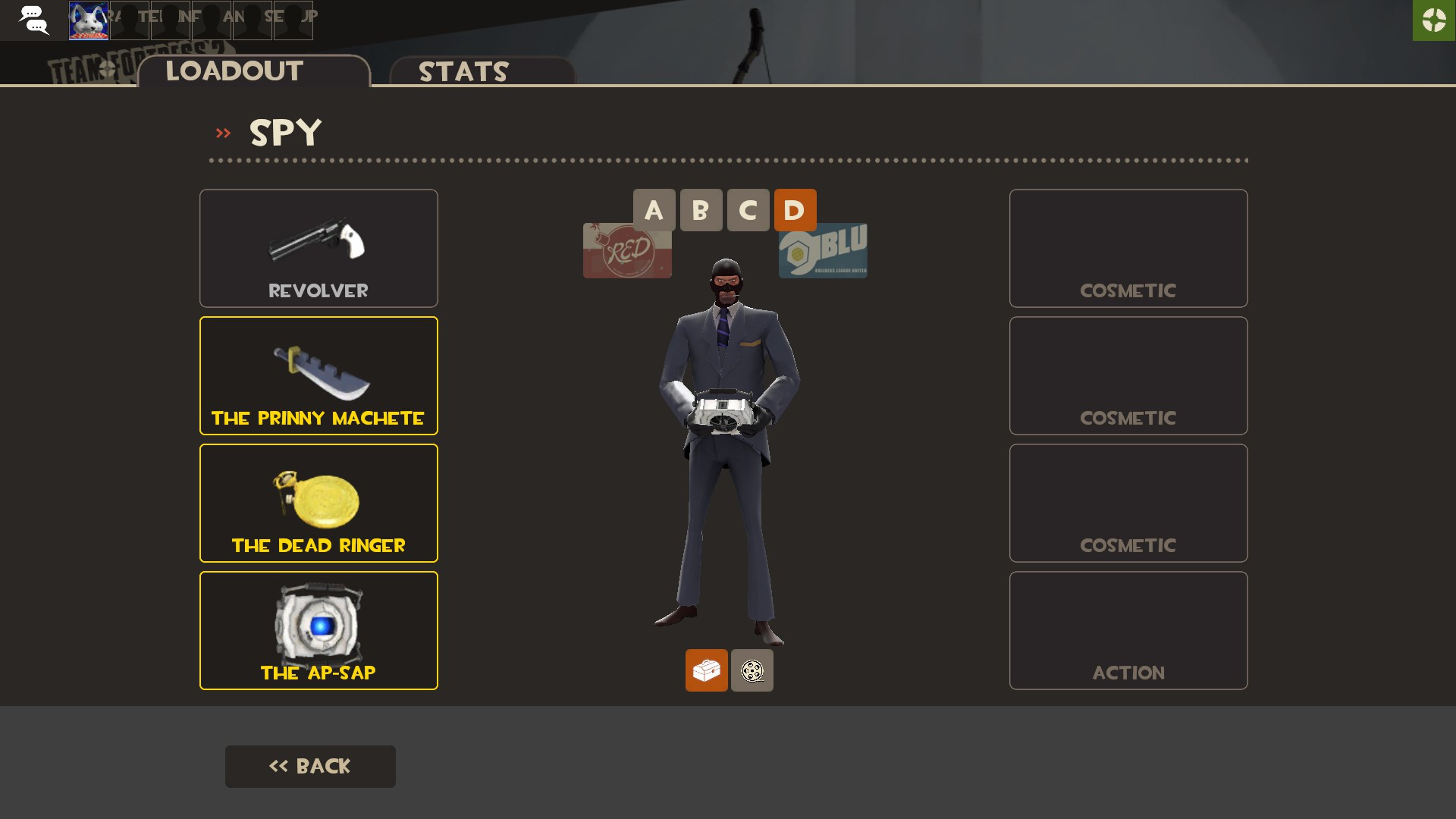Select the toolbox icon below the character
This screenshot has width=1456, height=819.
[x=707, y=670]
